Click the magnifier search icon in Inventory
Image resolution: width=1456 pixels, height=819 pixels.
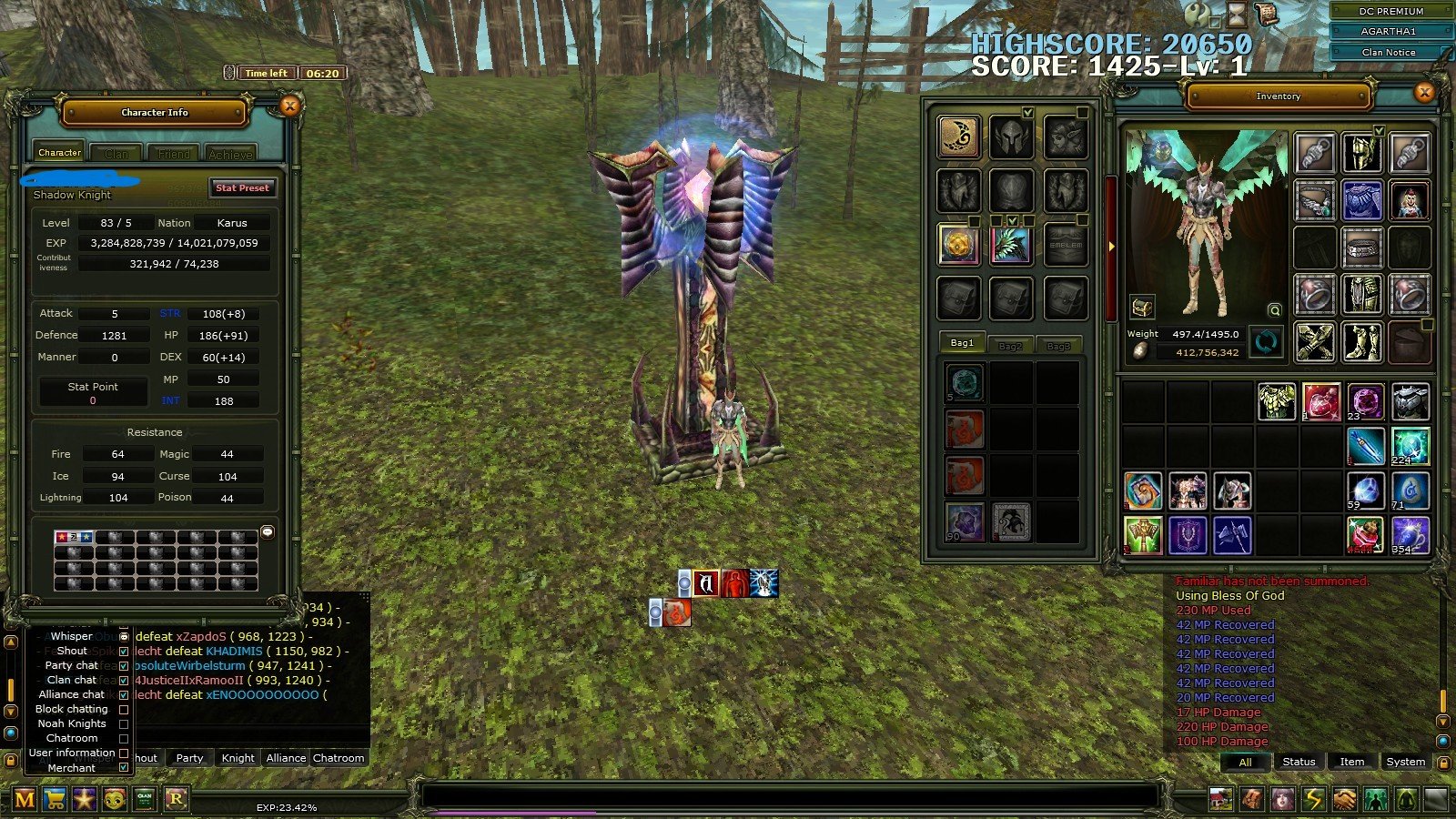coord(1272,308)
